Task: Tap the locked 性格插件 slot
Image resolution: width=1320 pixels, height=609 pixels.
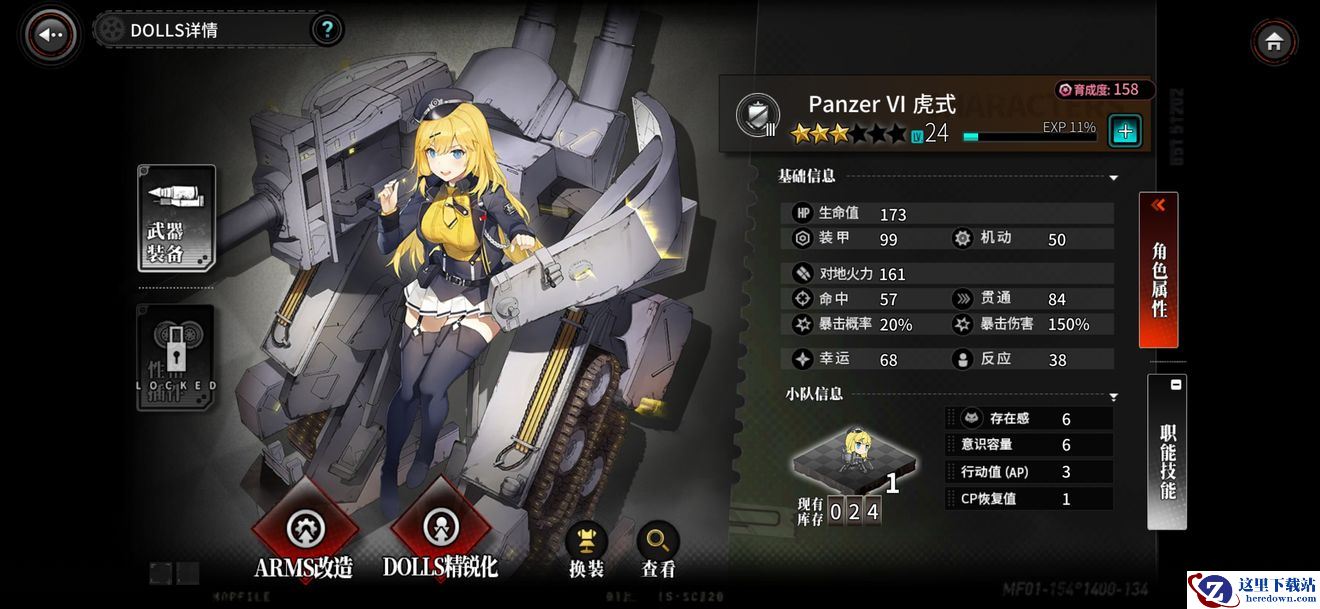Action: 176,358
